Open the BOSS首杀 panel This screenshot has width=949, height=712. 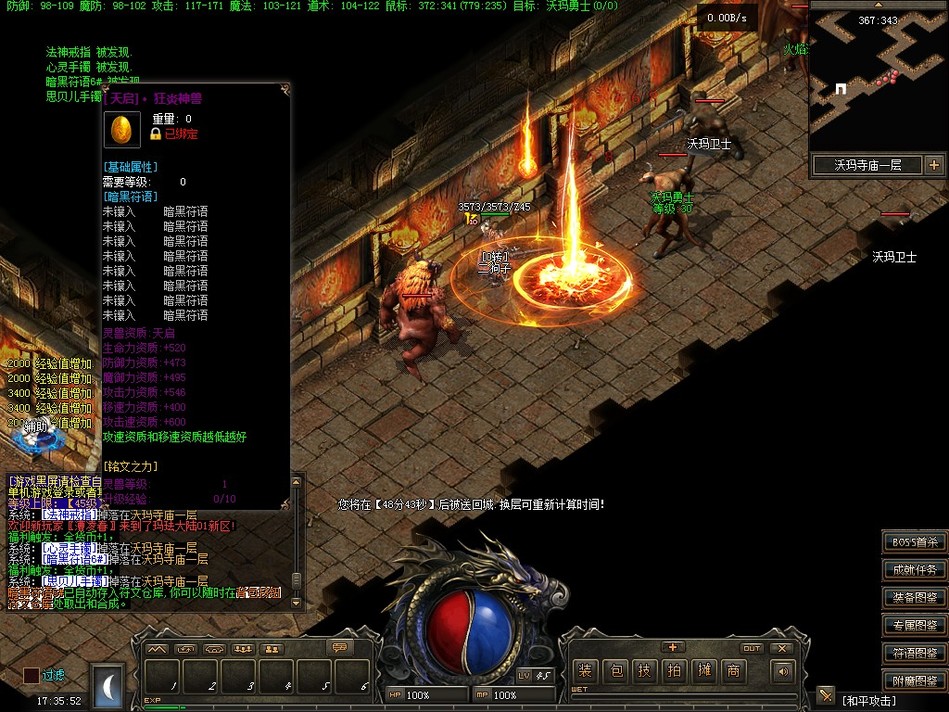click(x=914, y=542)
